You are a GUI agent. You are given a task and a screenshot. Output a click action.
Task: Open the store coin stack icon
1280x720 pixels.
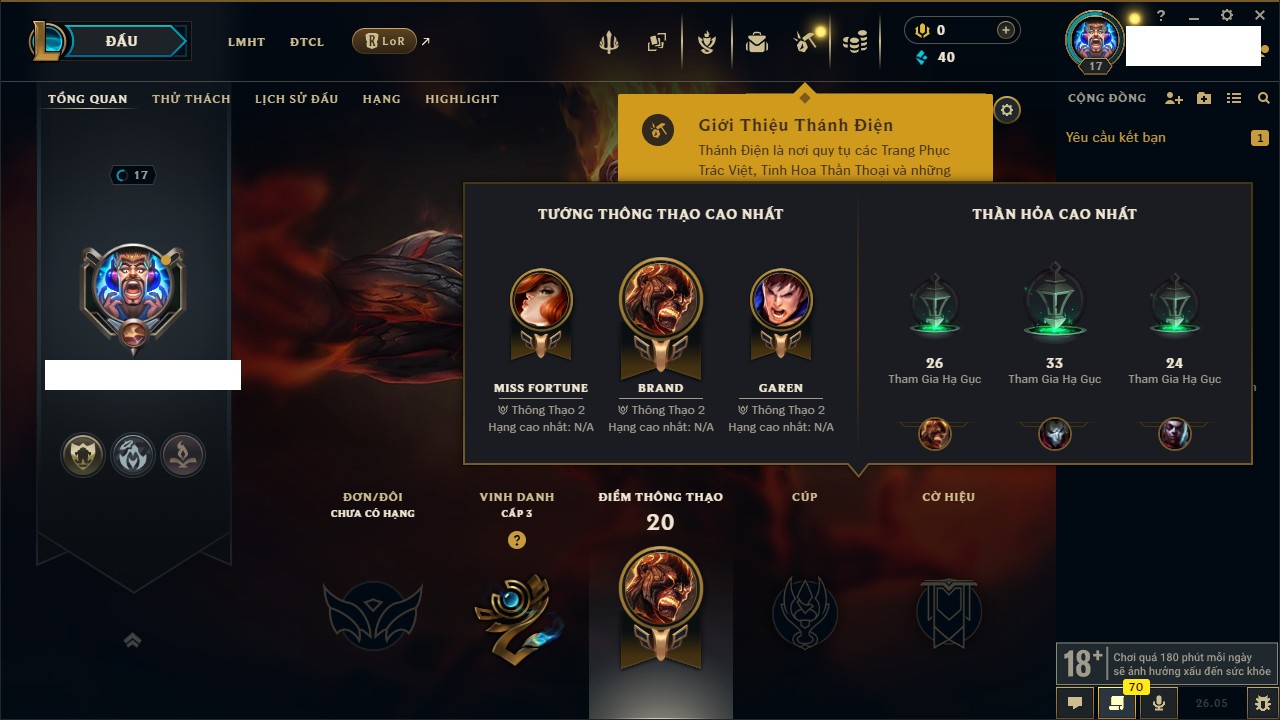coord(854,42)
